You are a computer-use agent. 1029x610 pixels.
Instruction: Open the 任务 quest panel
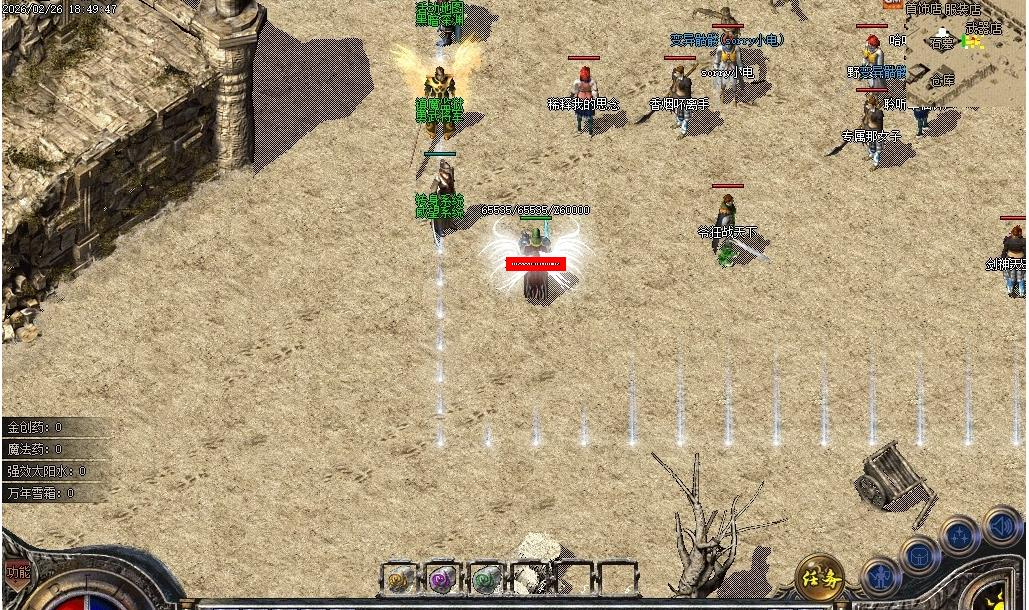[x=819, y=577]
